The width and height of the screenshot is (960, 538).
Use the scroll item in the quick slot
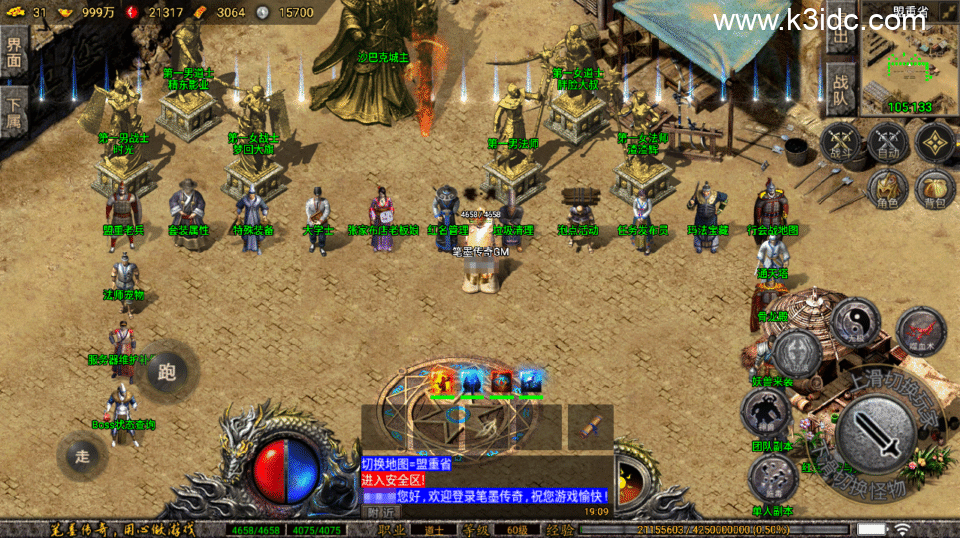(x=591, y=427)
